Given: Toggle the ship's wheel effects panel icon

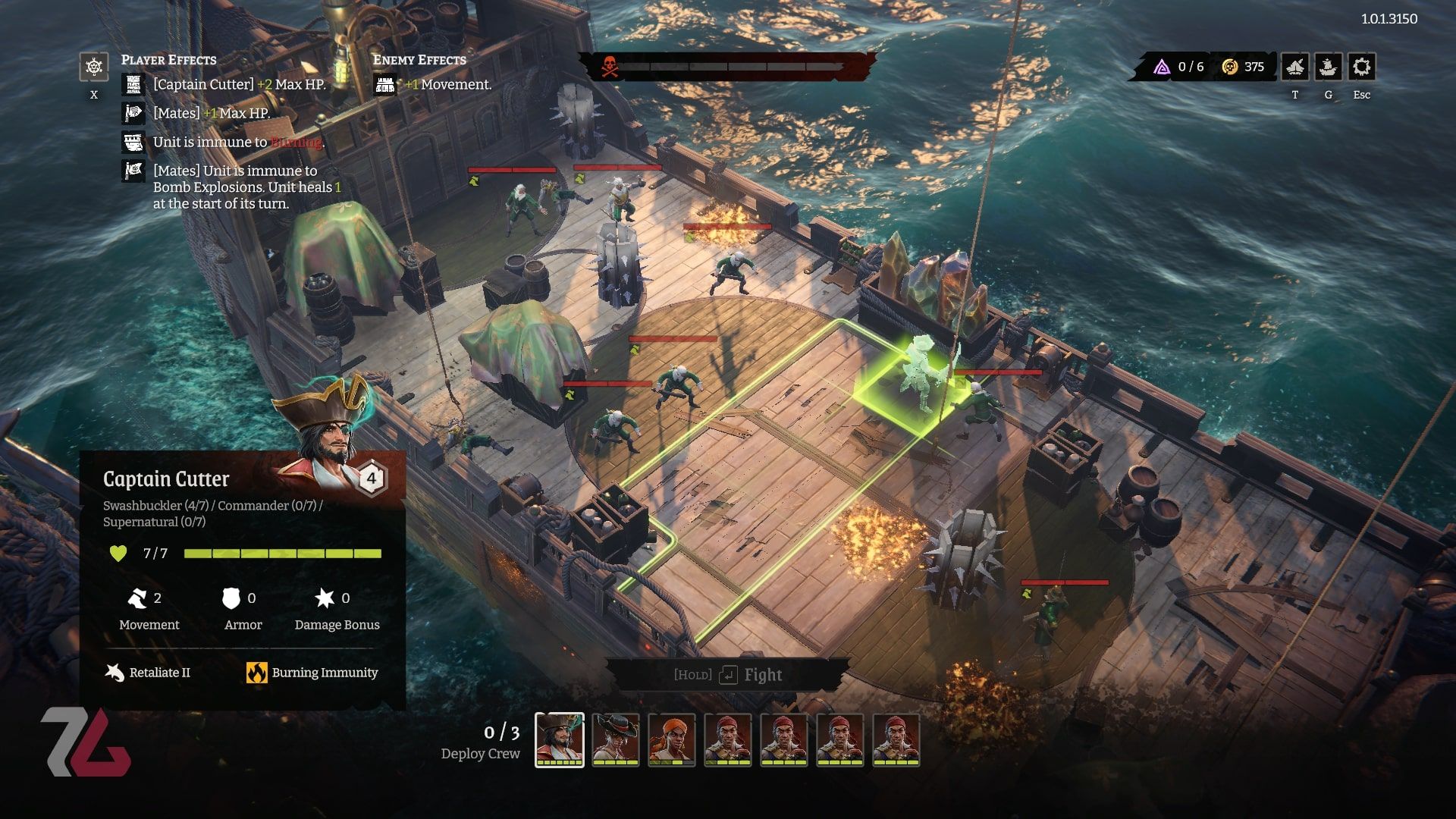Looking at the screenshot, I should point(94,67).
